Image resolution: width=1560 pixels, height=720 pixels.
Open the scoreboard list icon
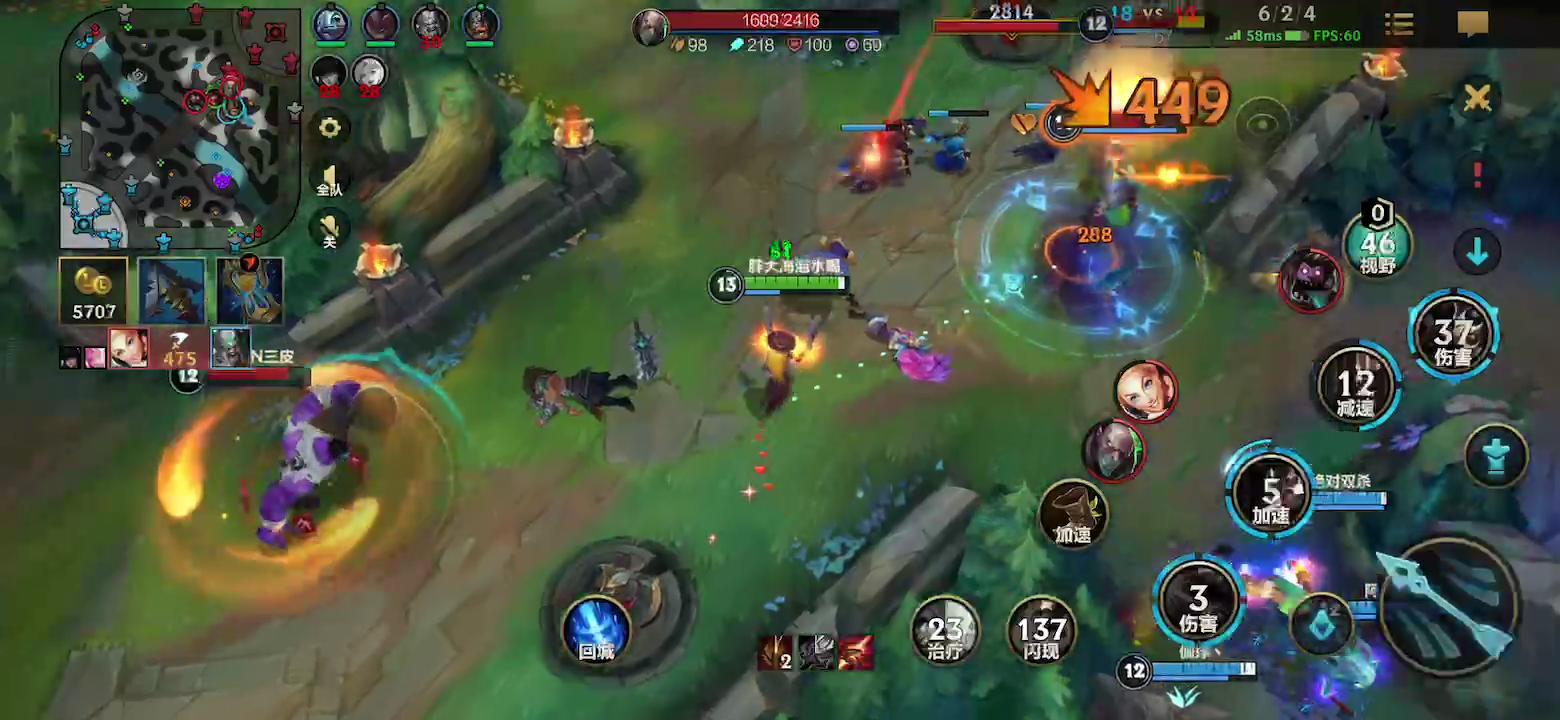point(1398,24)
